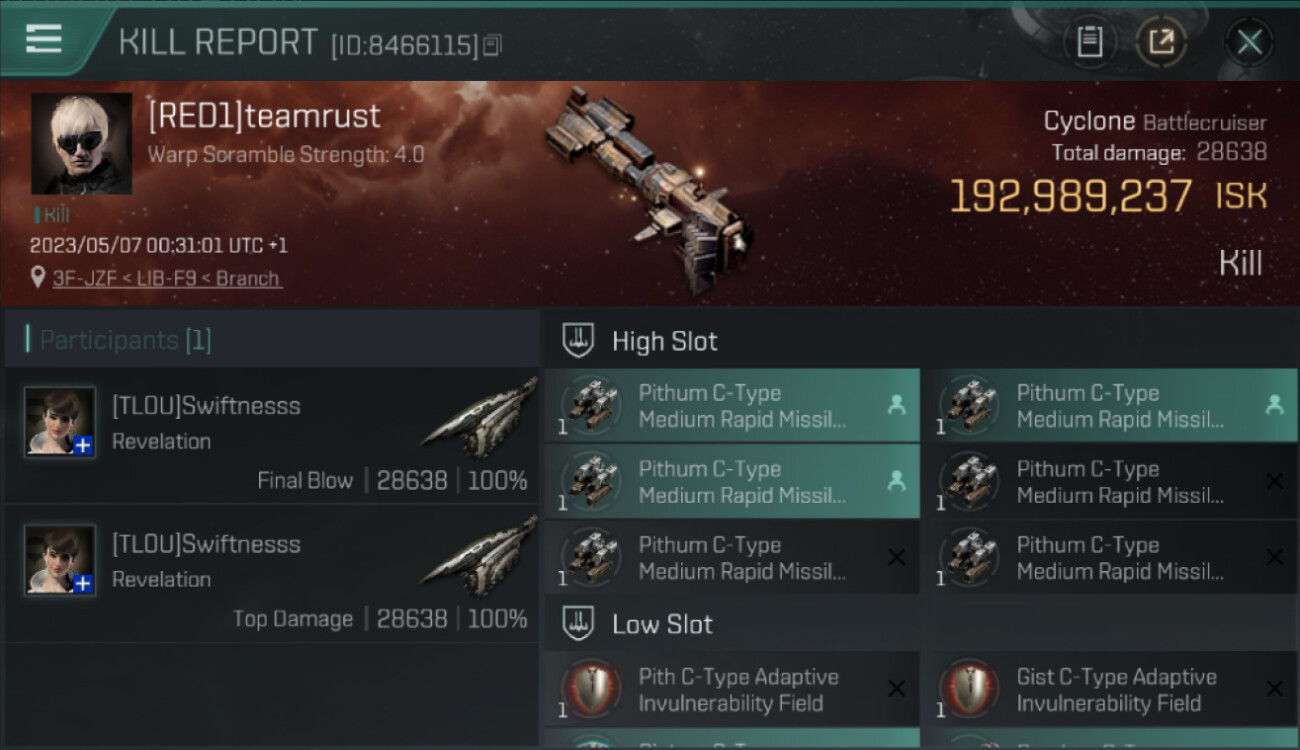Select the Top Damage participant row

coord(272,573)
